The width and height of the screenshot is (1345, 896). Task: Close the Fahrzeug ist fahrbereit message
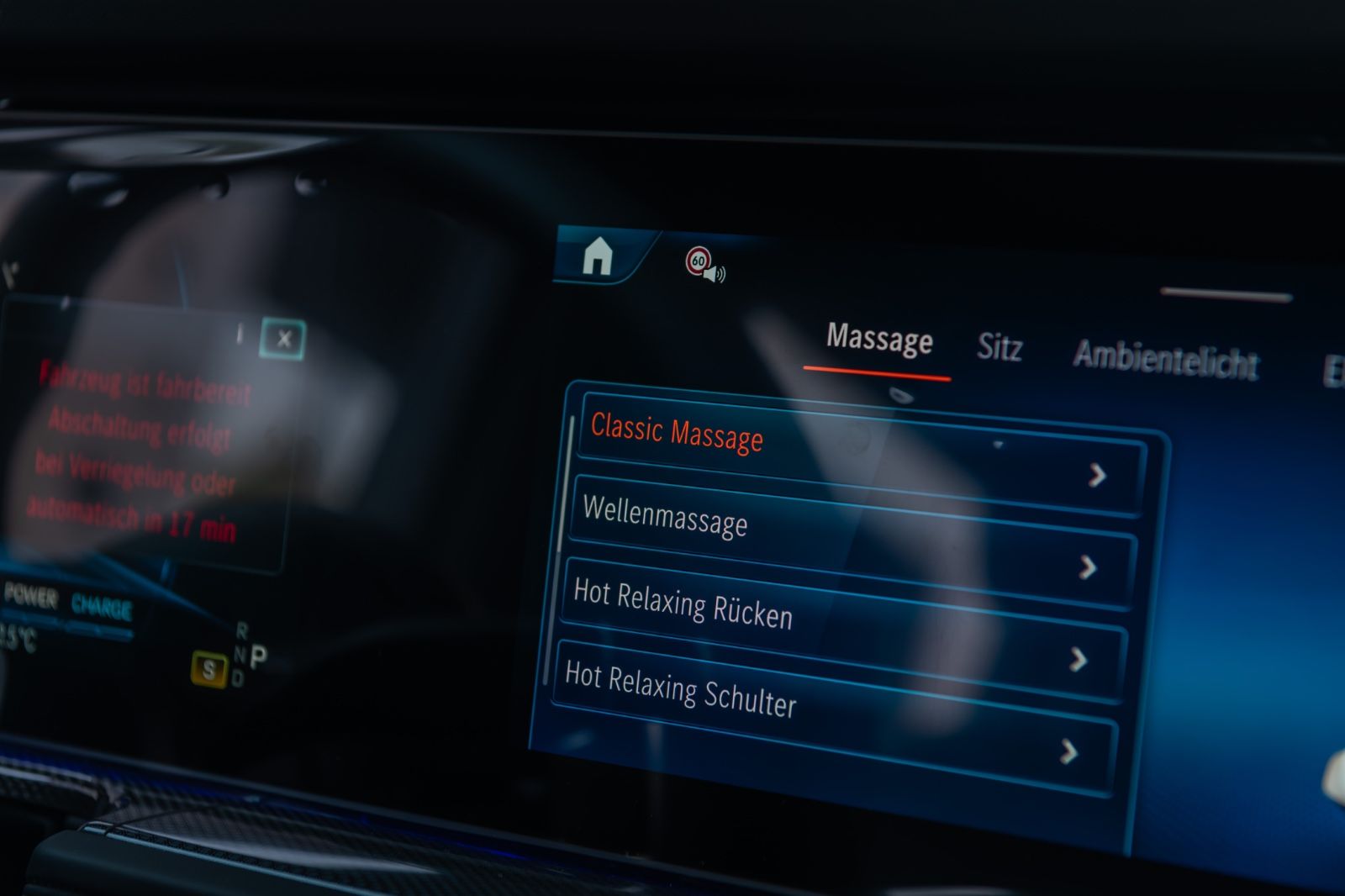(x=283, y=339)
